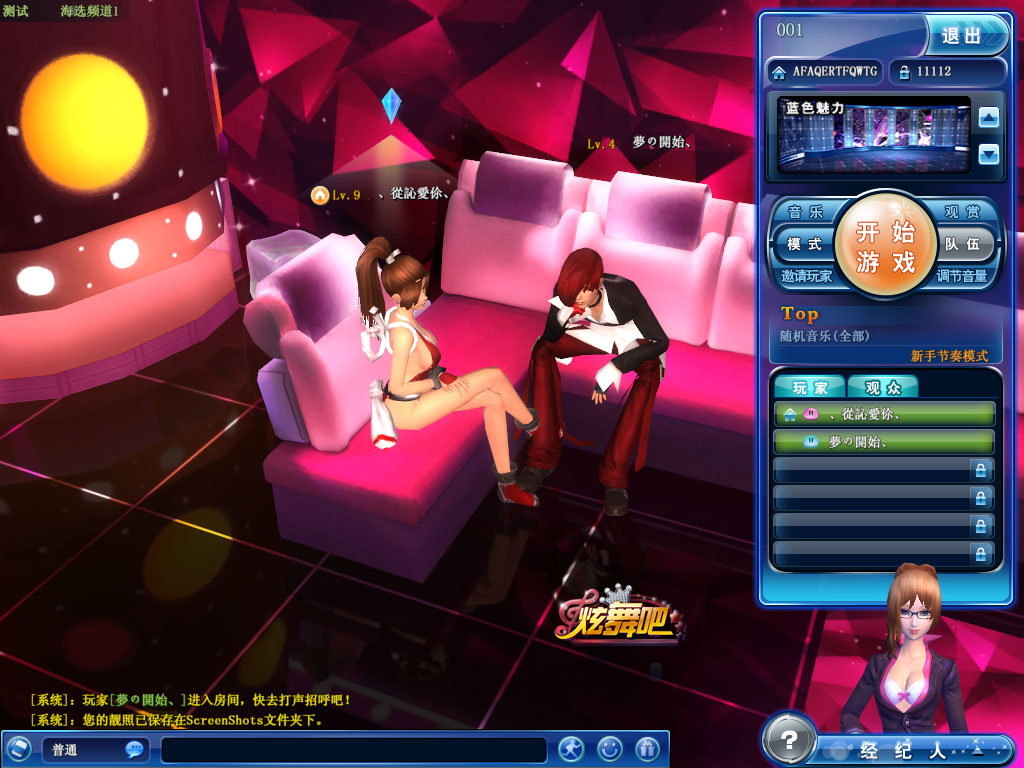This screenshot has height=768, width=1024.
Task: Switch to the 玩家 players tab
Action: [x=810, y=388]
